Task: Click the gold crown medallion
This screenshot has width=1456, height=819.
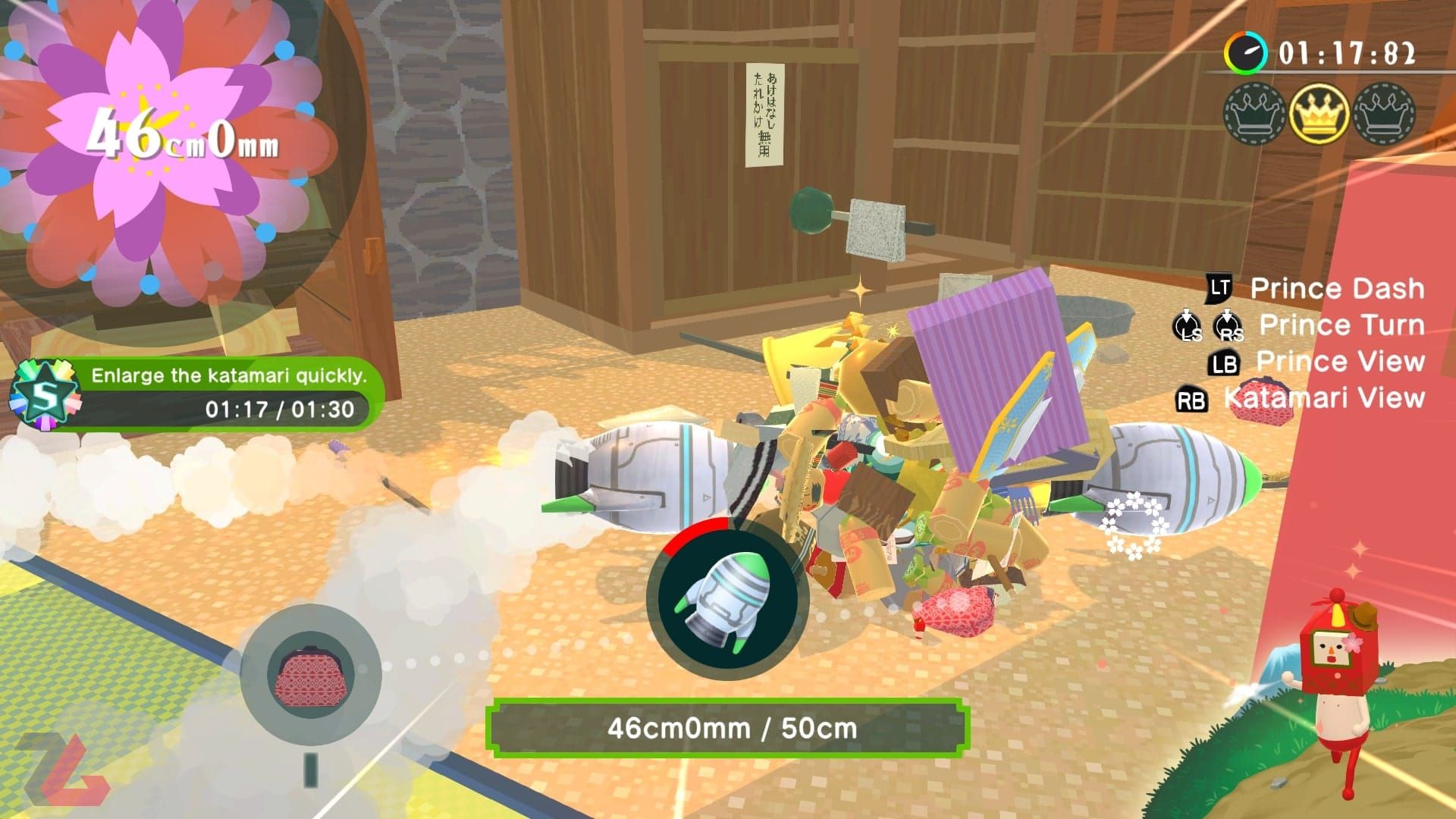Action: coord(1319,114)
